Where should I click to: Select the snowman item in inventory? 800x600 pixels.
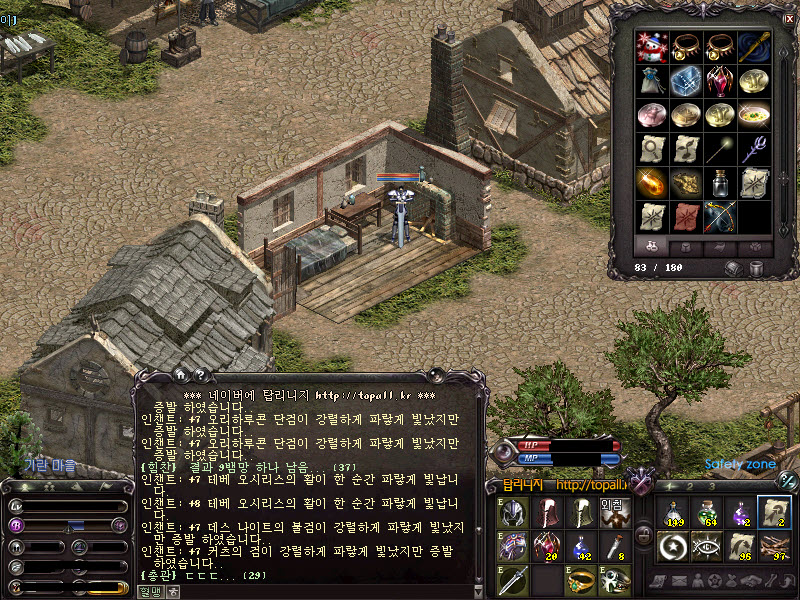coord(652,48)
